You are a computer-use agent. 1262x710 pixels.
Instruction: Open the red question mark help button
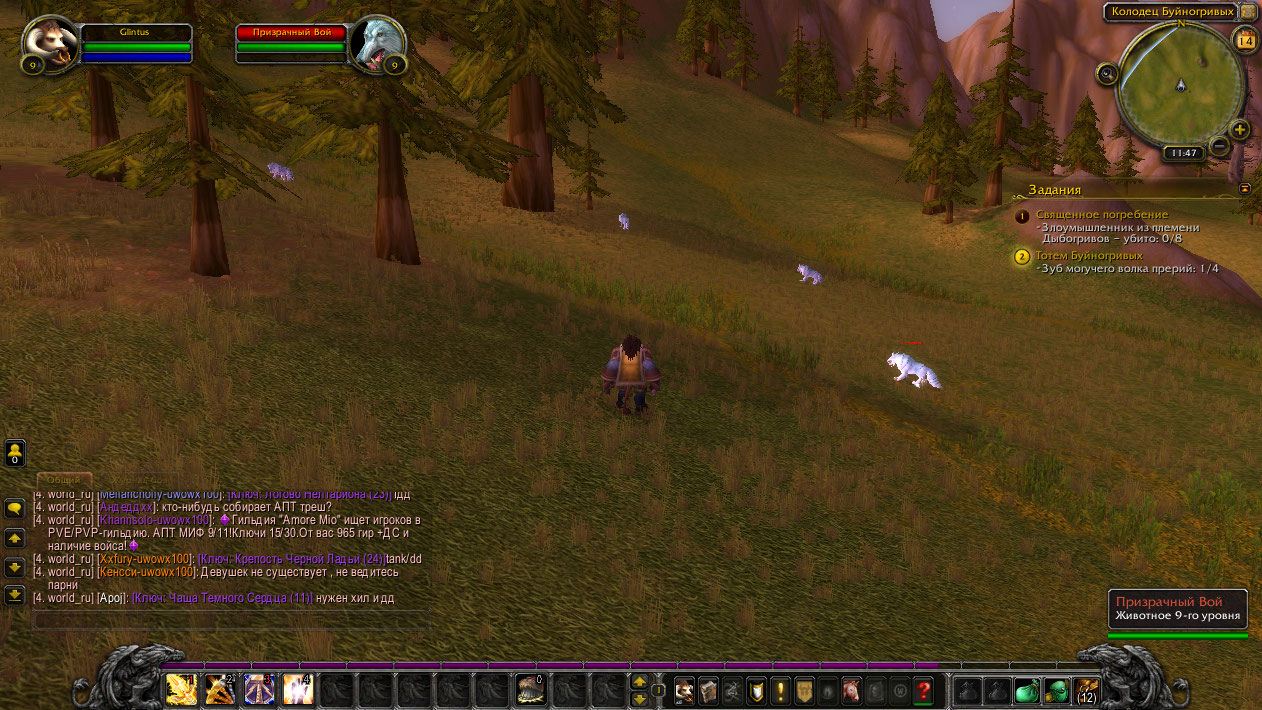(924, 690)
